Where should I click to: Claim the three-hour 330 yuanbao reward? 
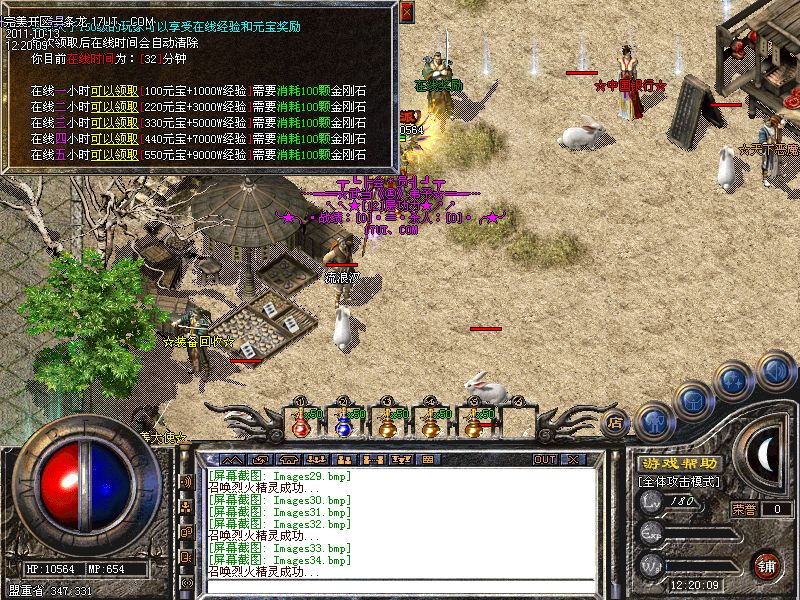coord(114,123)
